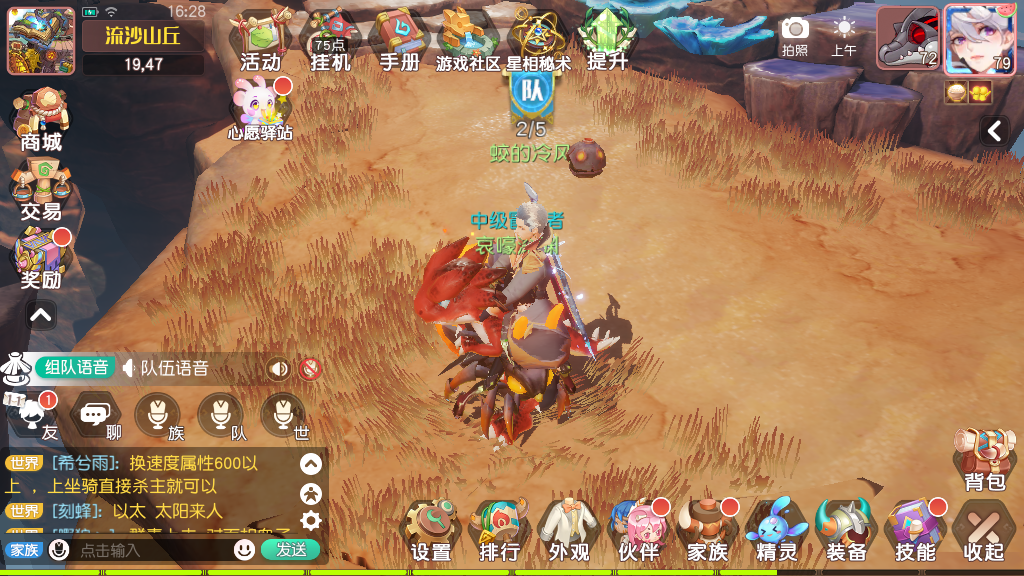Open the 交易 trade menu
Viewport: 1024px width, 576px height.
pyautogui.click(x=41, y=190)
